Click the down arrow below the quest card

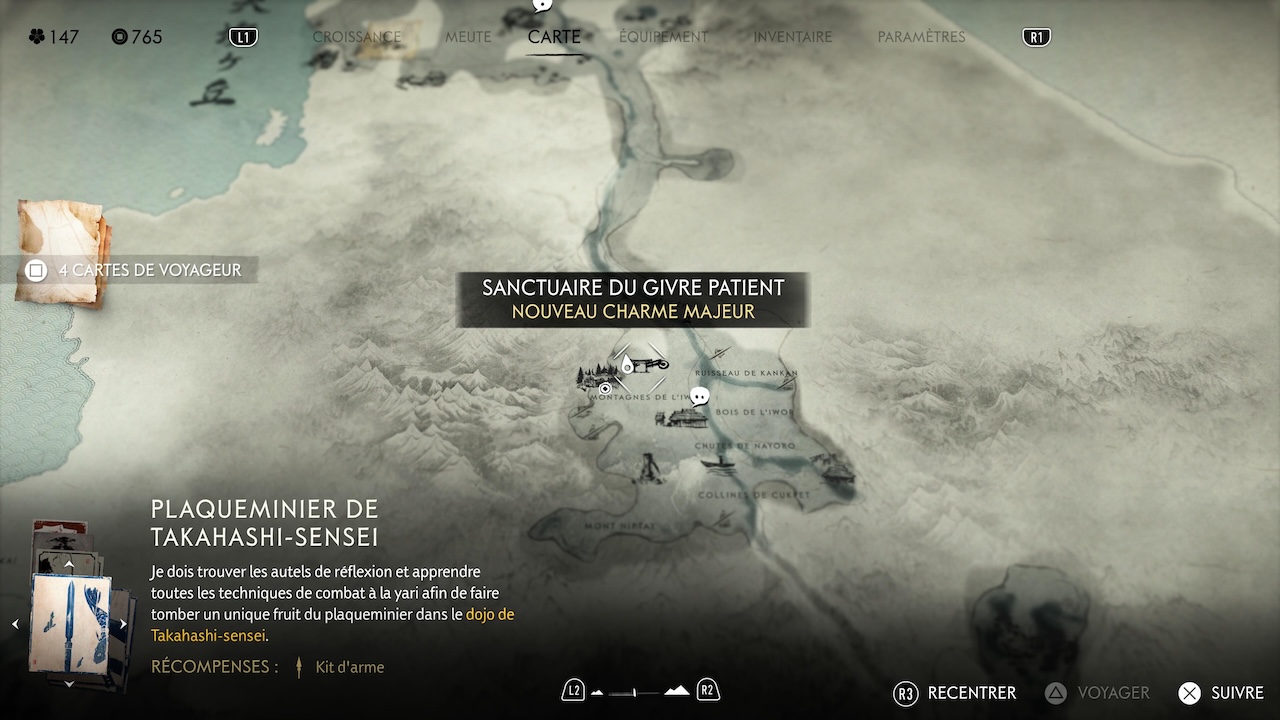tap(69, 683)
